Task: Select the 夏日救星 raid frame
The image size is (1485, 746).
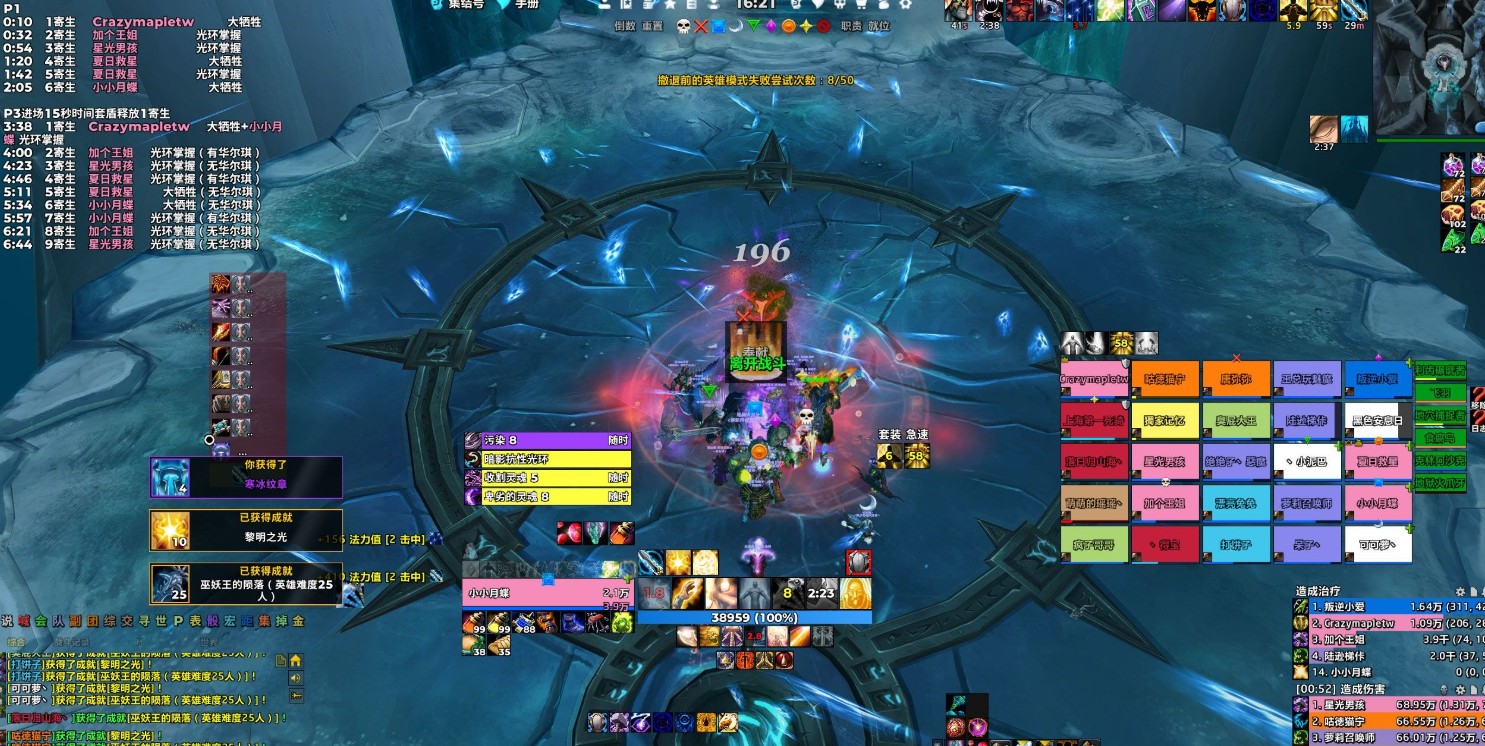Action: click(1378, 462)
